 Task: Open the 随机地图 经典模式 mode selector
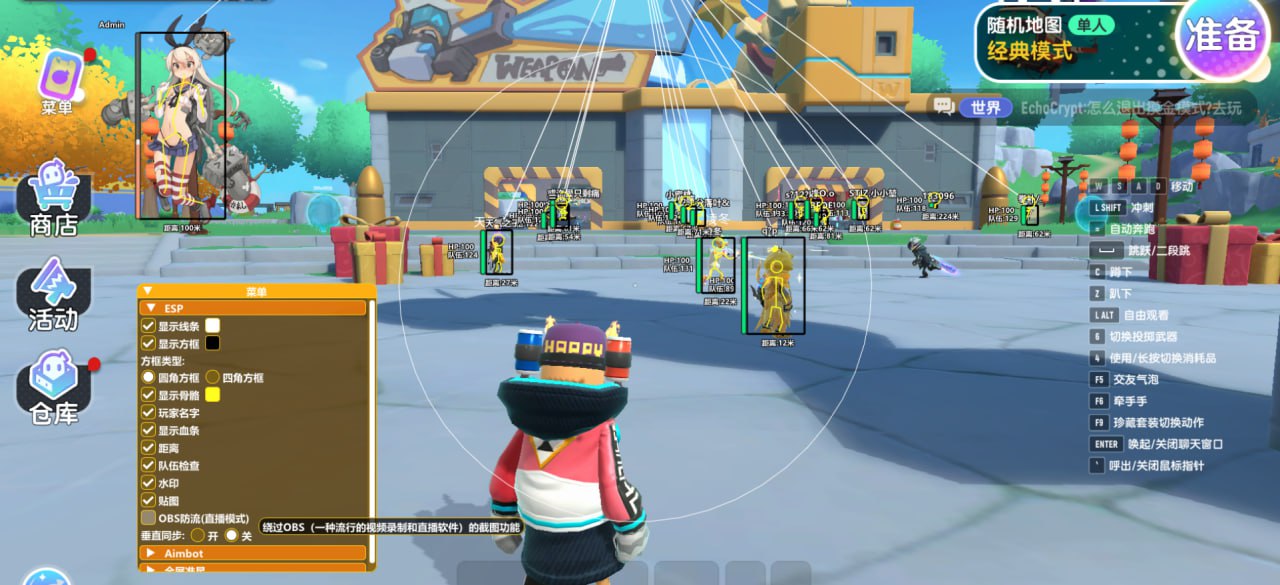(1070, 40)
